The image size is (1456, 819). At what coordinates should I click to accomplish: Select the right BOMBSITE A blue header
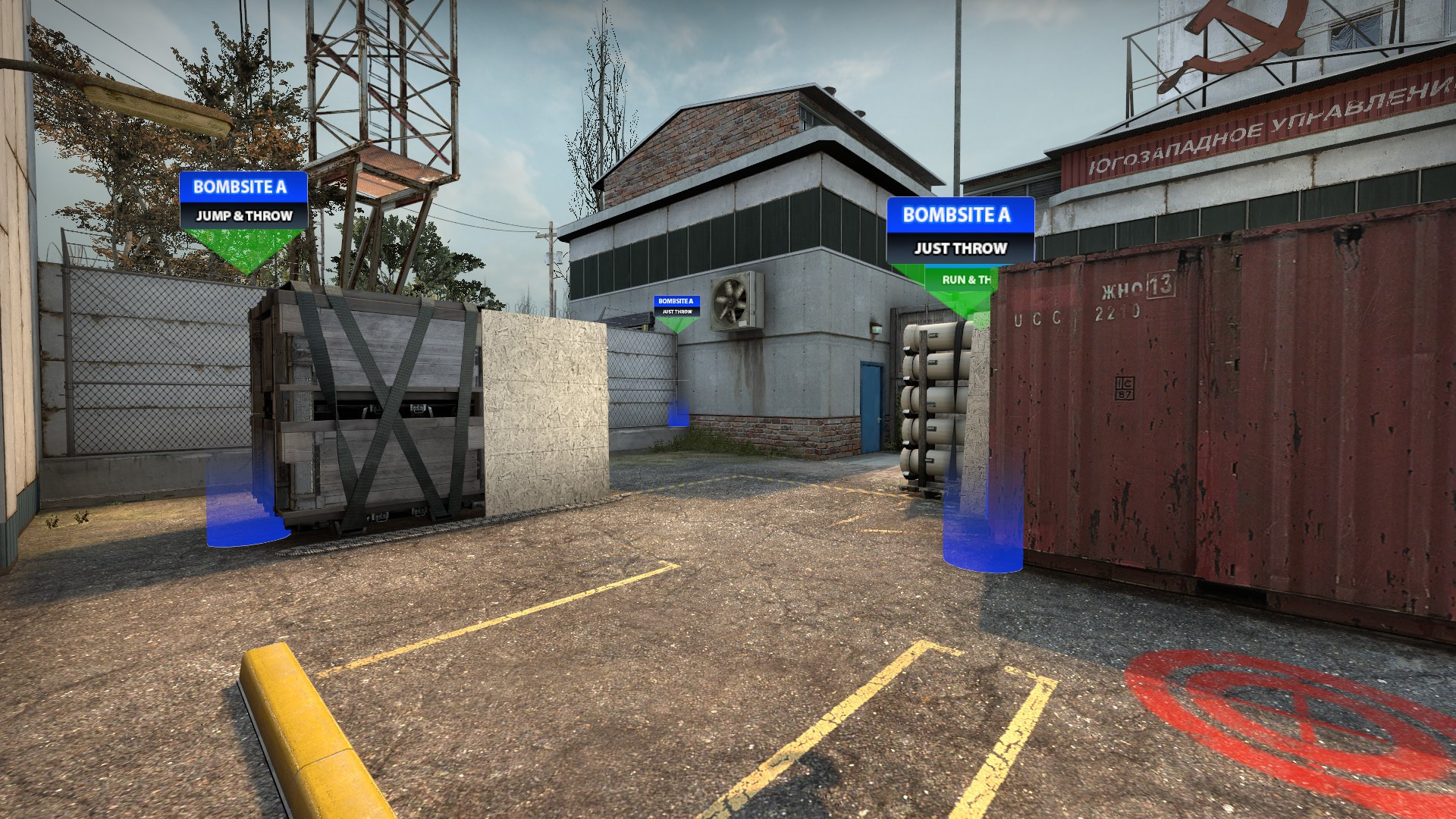click(958, 217)
